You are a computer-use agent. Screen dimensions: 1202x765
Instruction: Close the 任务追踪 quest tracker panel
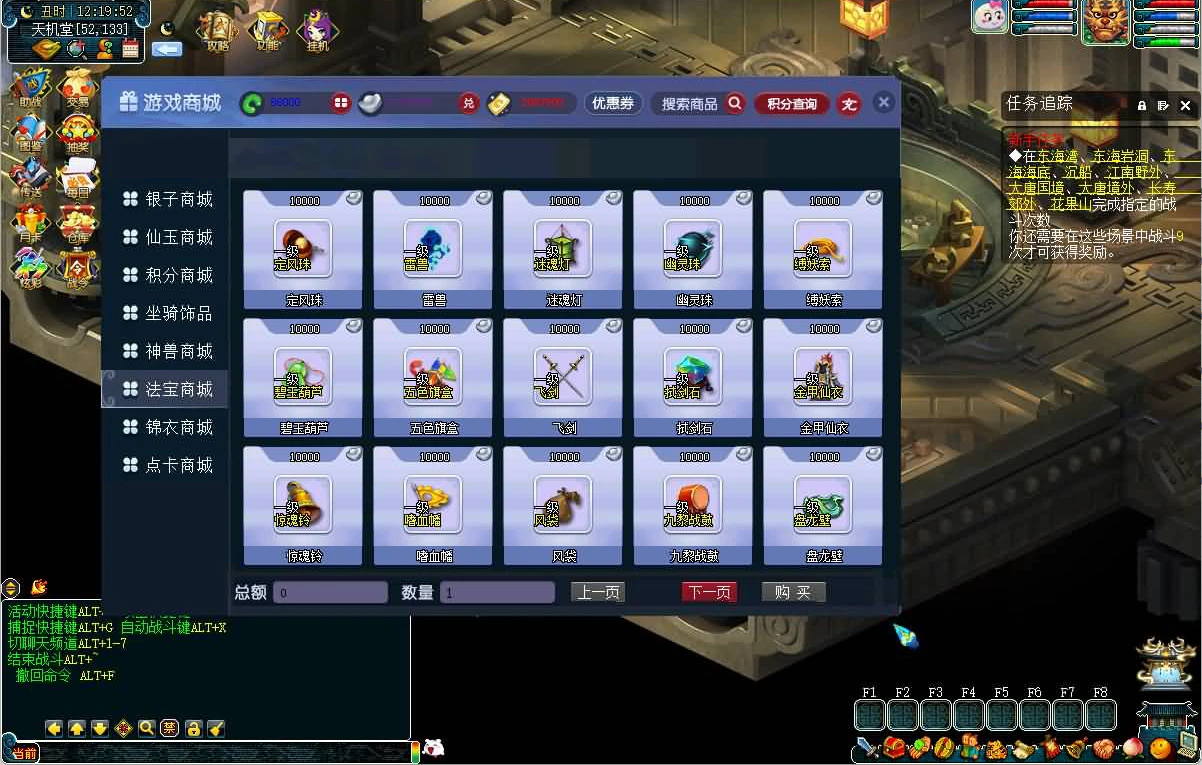coord(1185,105)
